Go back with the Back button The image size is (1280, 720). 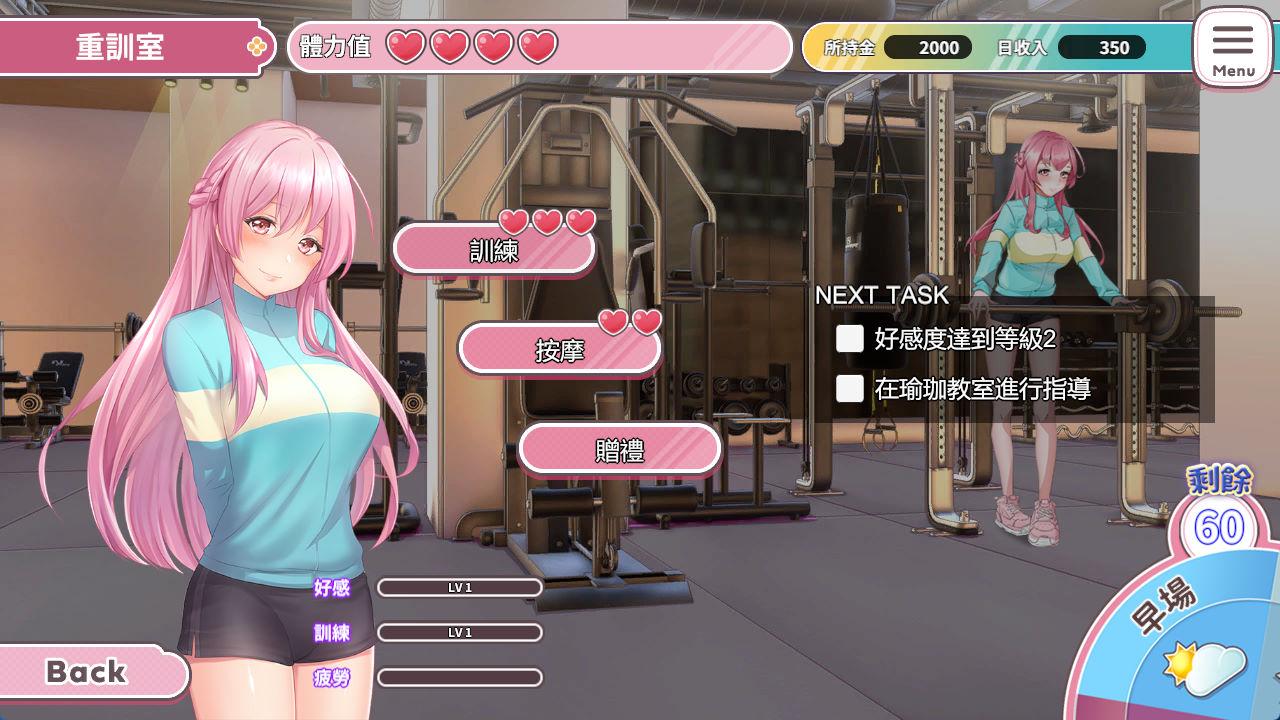(88, 672)
